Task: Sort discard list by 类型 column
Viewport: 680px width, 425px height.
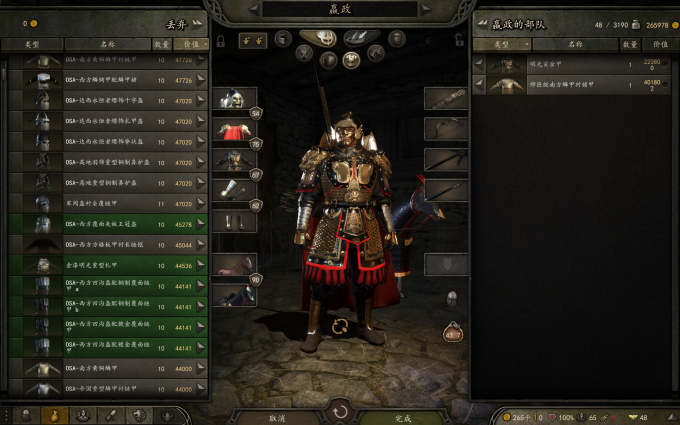Action: click(32, 44)
